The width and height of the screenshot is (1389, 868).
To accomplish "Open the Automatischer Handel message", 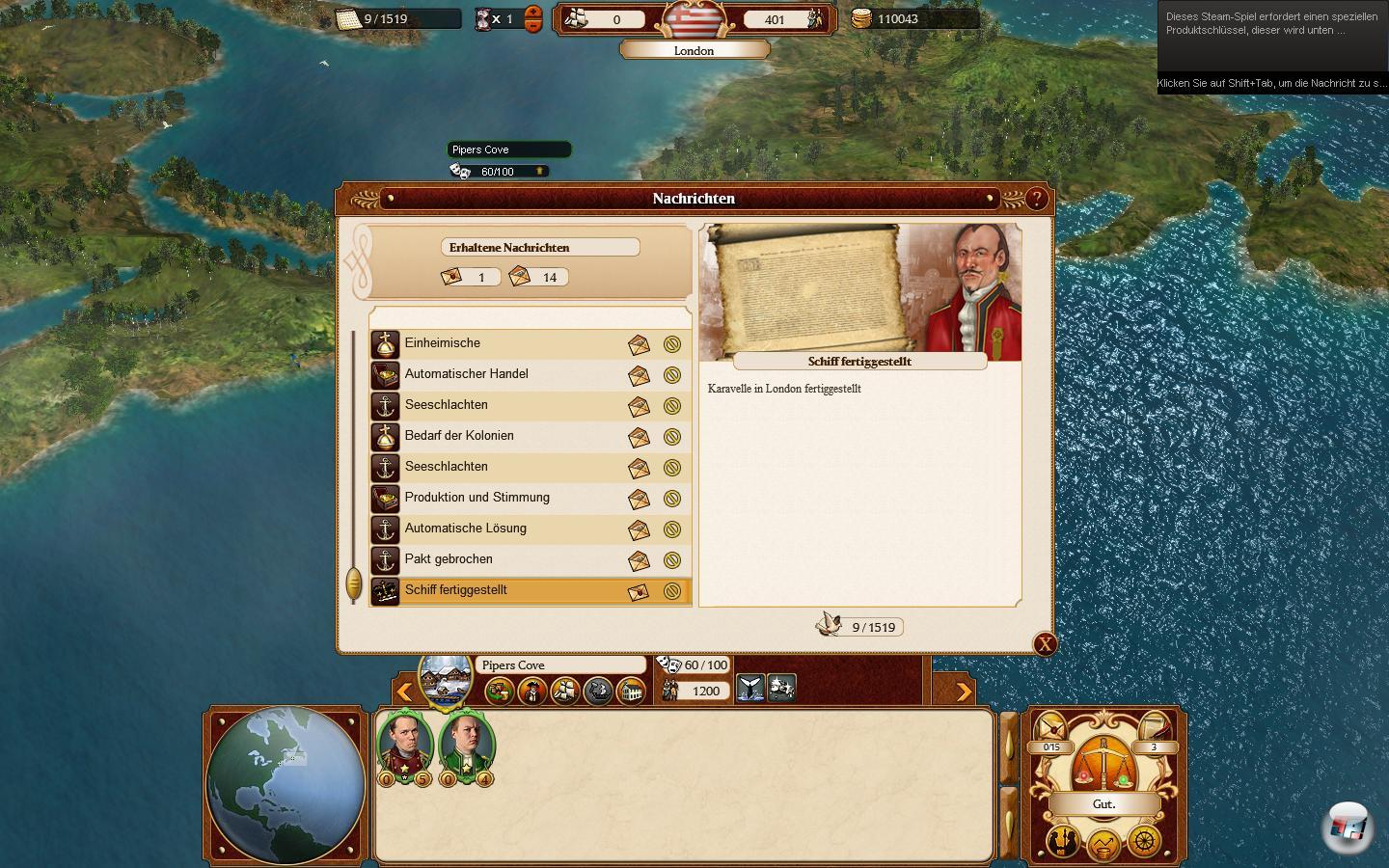I will click(x=502, y=374).
